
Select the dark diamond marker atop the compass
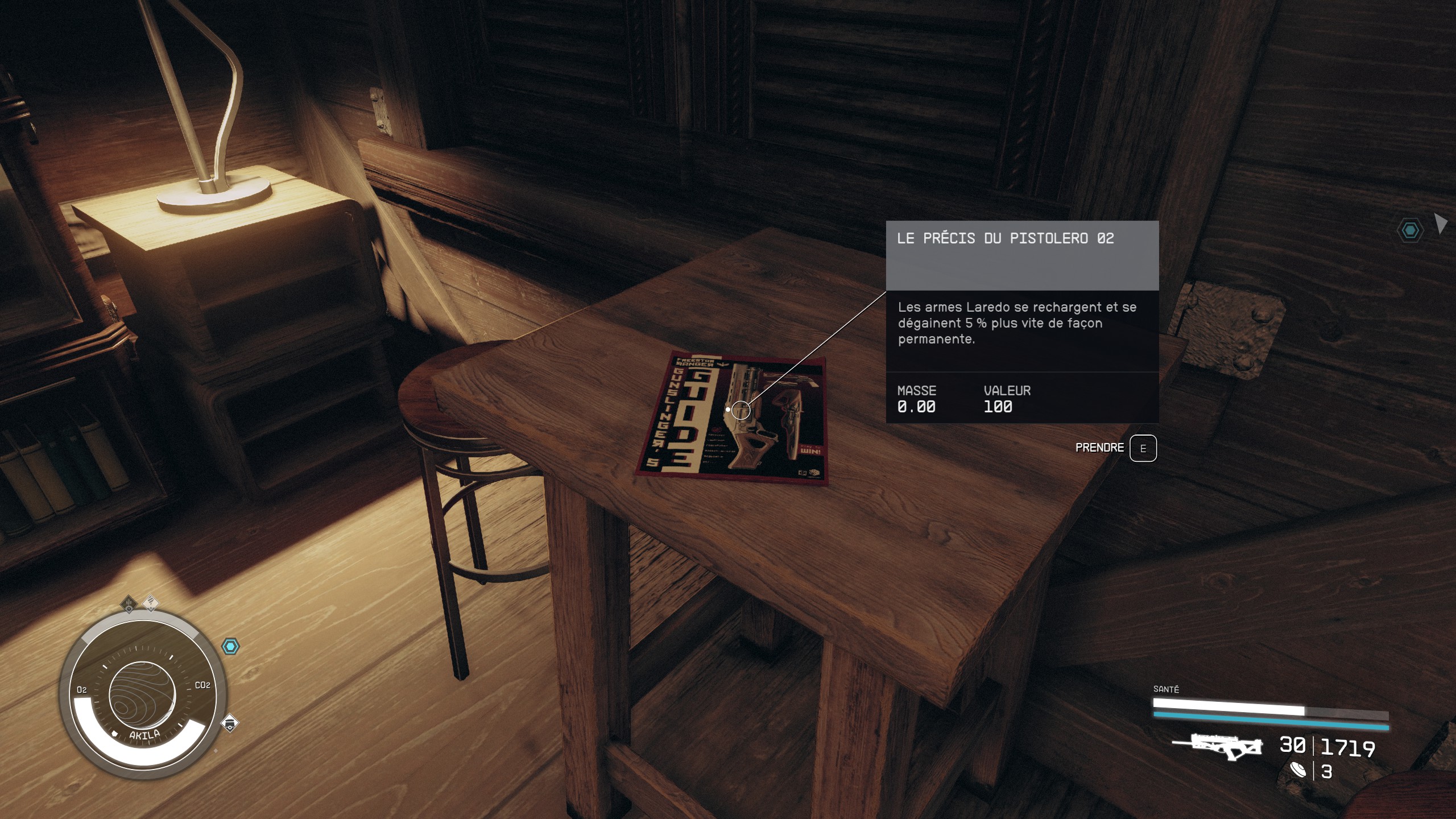pos(130,605)
